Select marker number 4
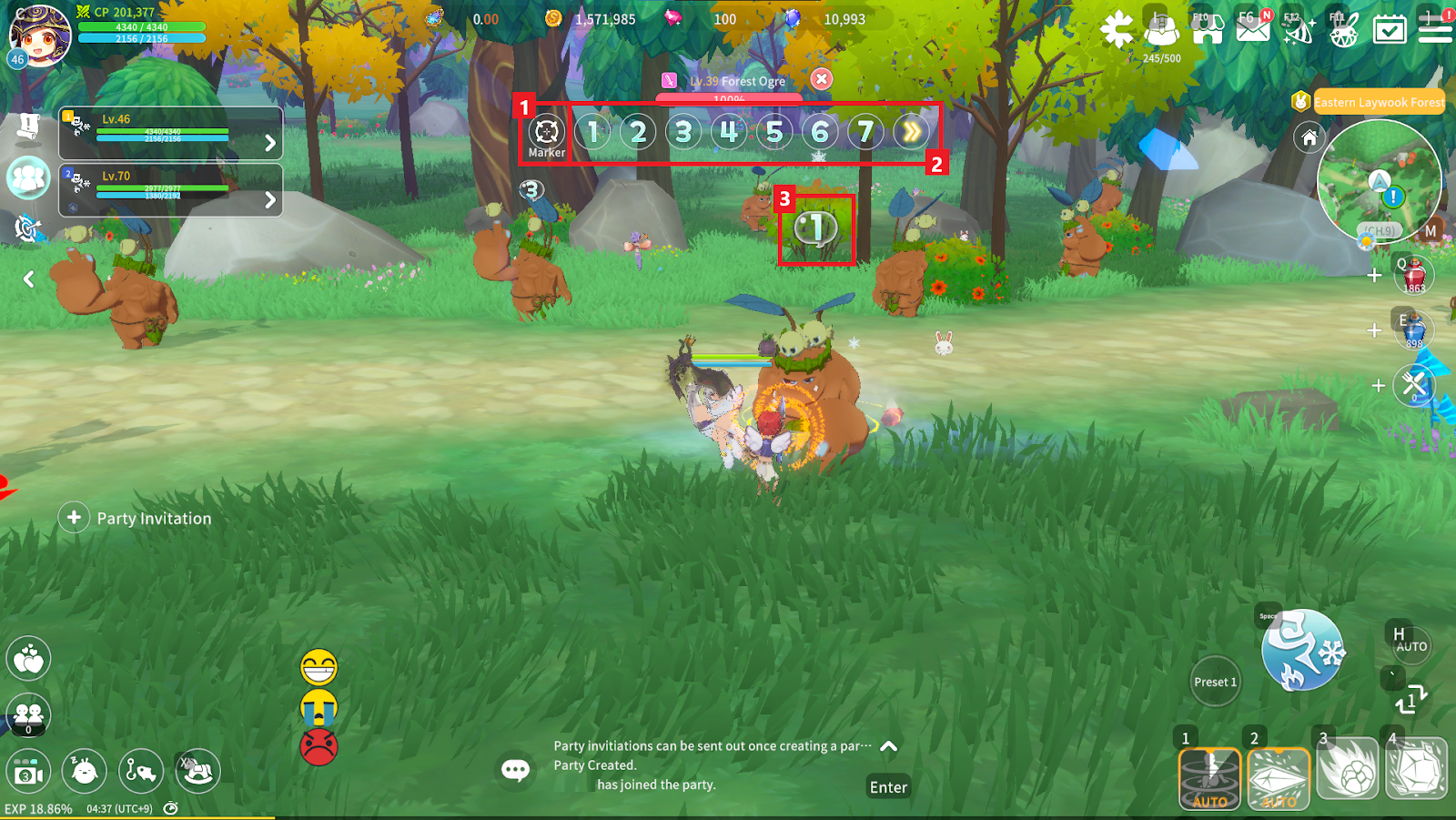This screenshot has width=1456, height=820. (x=728, y=133)
